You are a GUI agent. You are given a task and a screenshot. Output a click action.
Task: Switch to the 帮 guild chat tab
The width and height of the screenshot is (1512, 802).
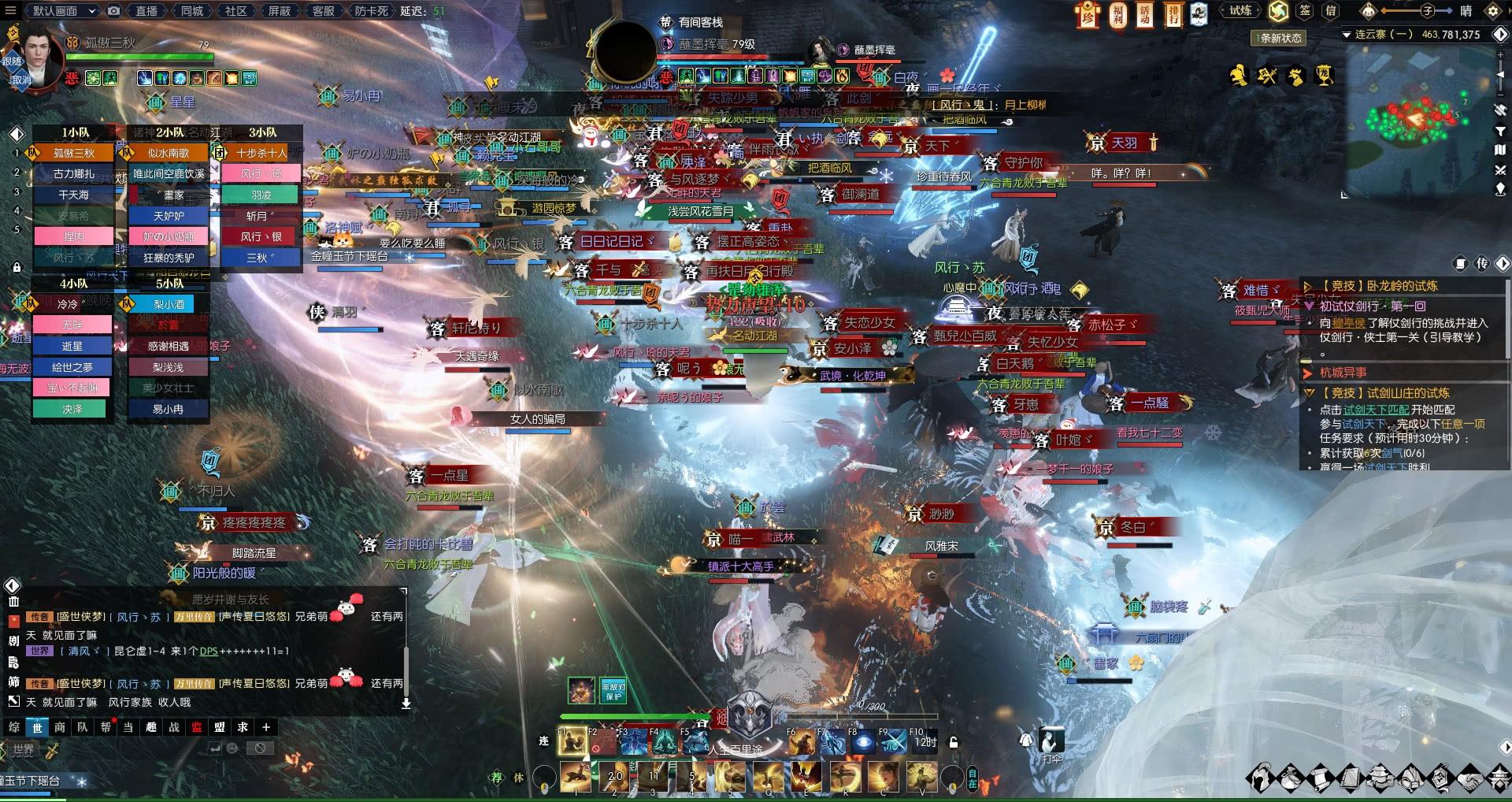pyautogui.click(x=106, y=727)
